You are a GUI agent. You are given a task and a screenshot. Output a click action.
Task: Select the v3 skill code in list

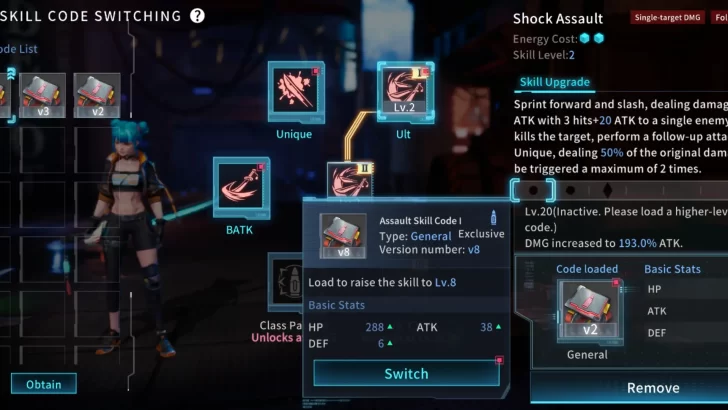43,96
